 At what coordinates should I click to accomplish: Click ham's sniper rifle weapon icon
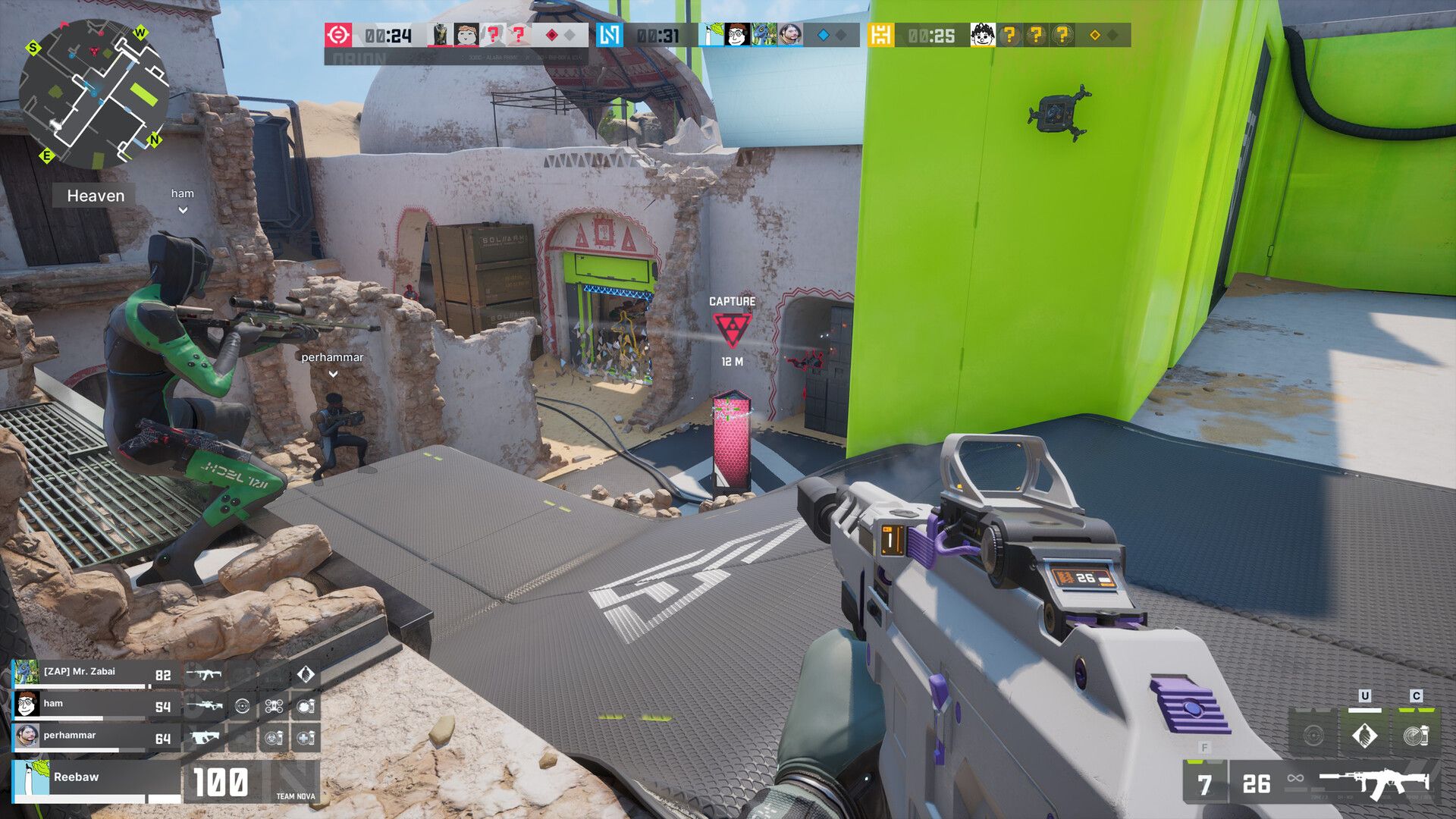pos(204,707)
